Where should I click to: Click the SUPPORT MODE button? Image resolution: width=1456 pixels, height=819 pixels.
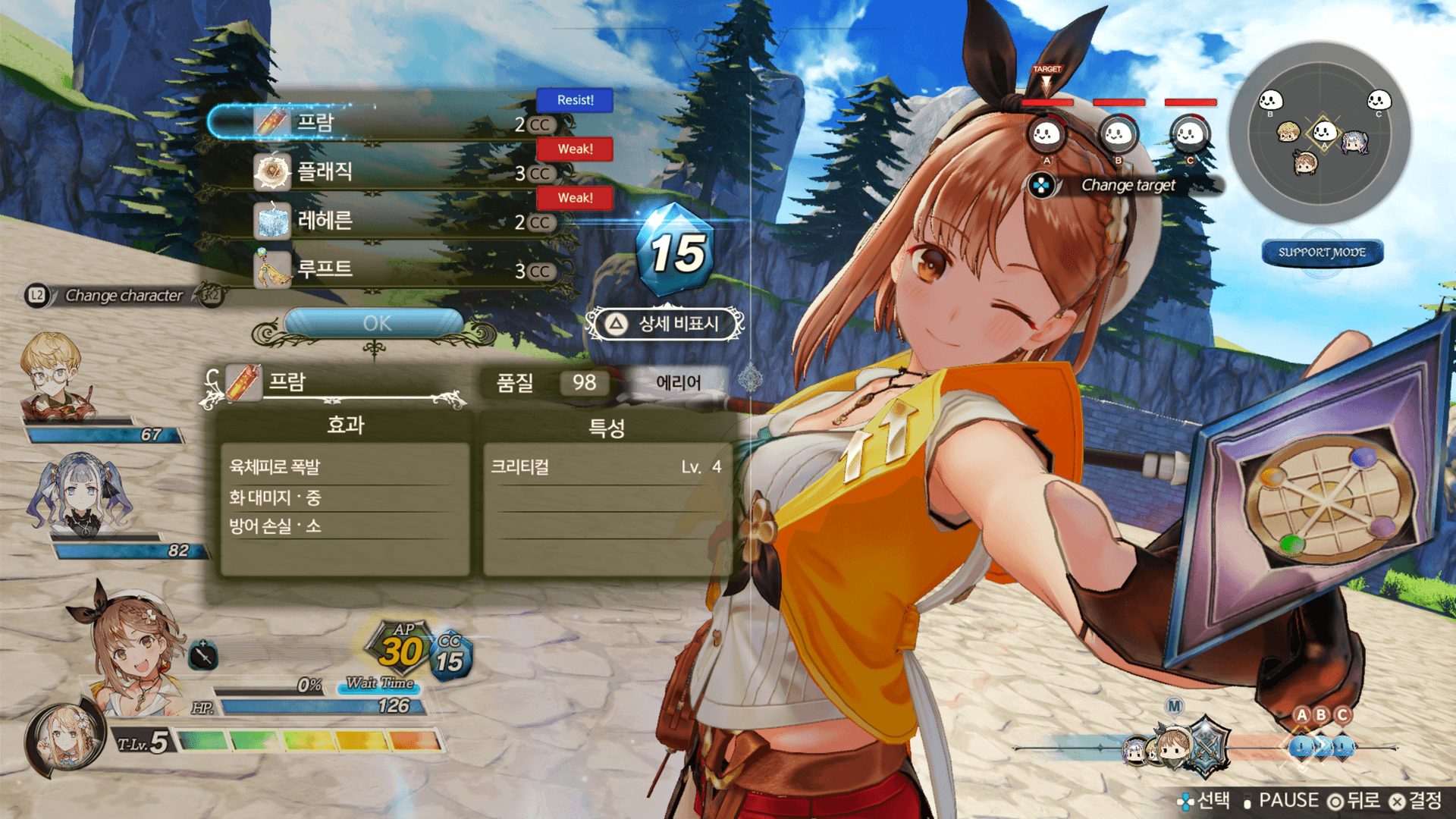click(1322, 253)
